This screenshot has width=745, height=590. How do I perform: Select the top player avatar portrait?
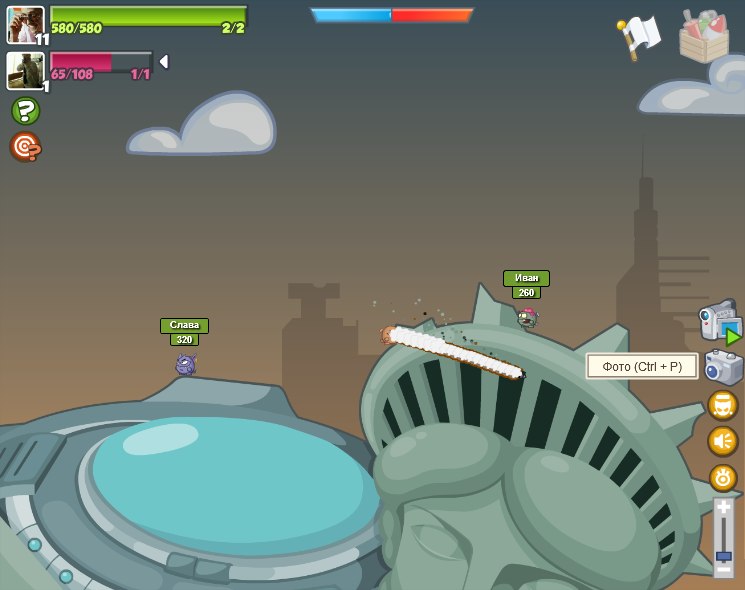coord(25,24)
